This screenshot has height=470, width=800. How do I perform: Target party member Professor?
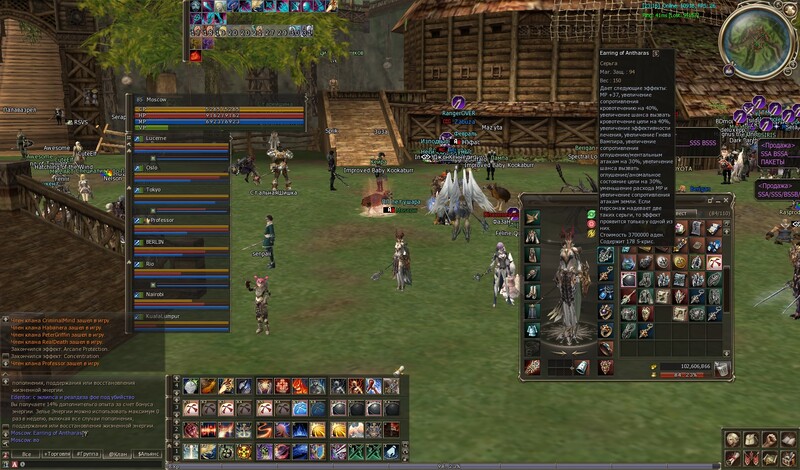point(161,218)
